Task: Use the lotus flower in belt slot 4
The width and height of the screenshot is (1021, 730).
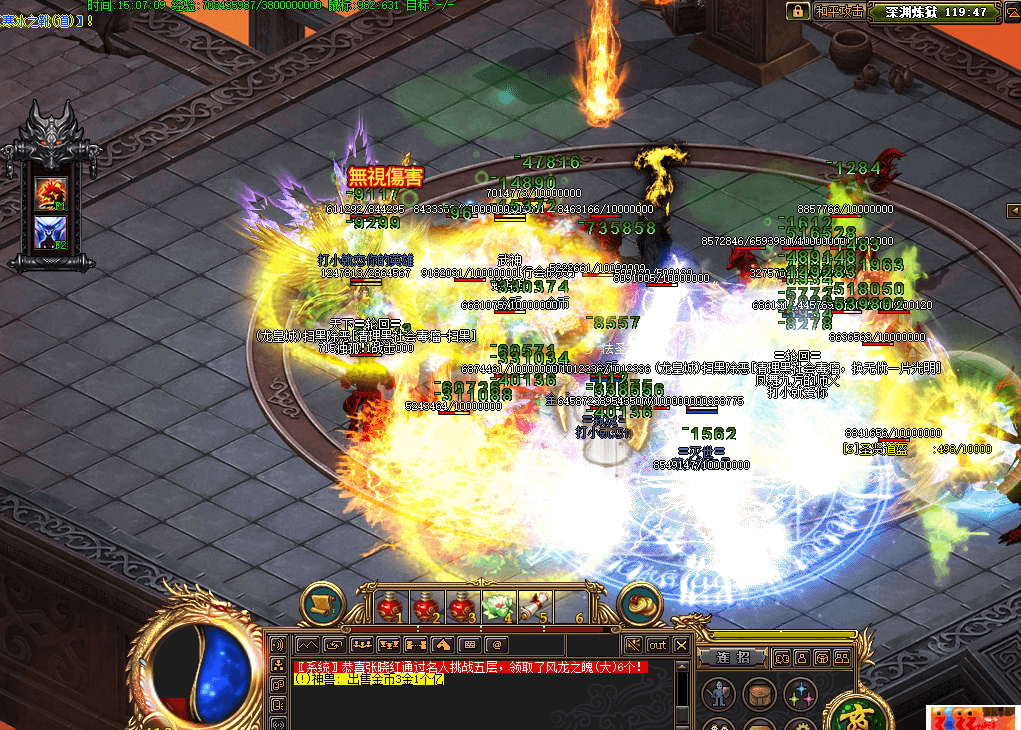Action: (498, 606)
